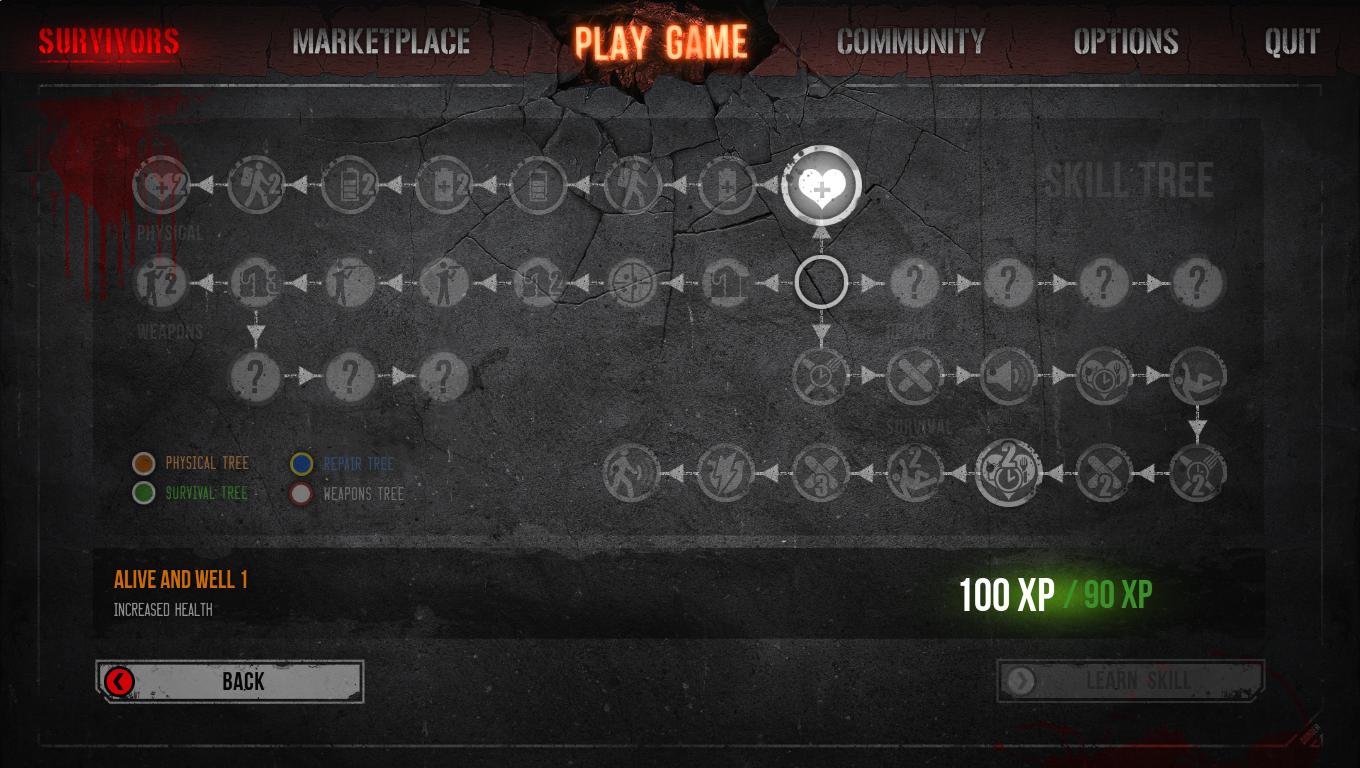Switch to the MARKETPLACE tab
This screenshot has width=1360, height=768.
click(378, 42)
